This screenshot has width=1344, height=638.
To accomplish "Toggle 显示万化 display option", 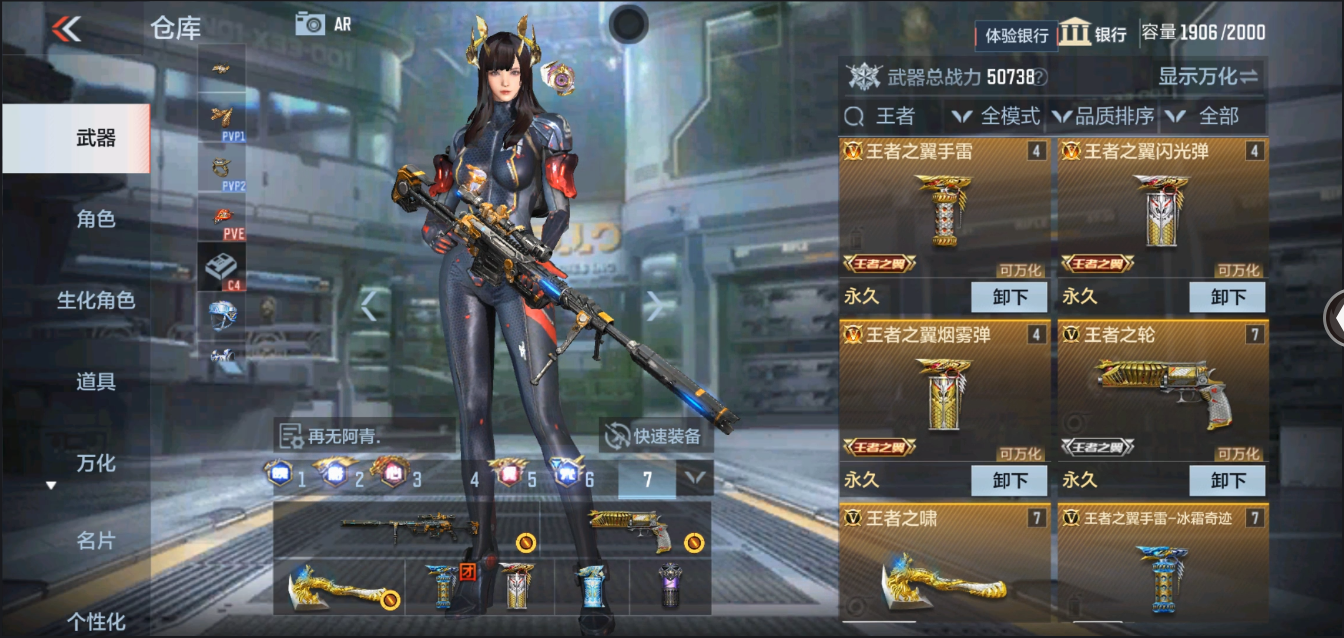I will 1208,76.
